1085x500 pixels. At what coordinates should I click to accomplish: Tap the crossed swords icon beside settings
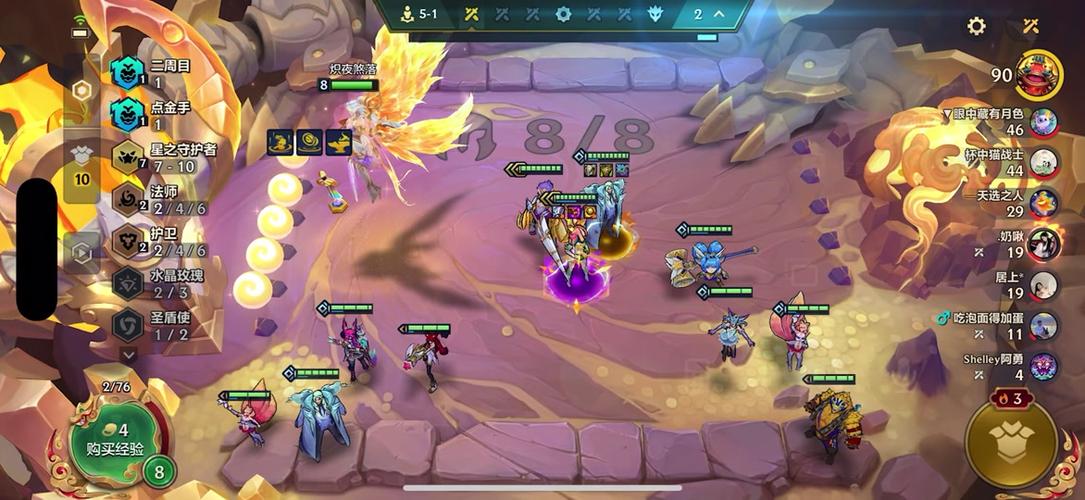(x=1031, y=26)
